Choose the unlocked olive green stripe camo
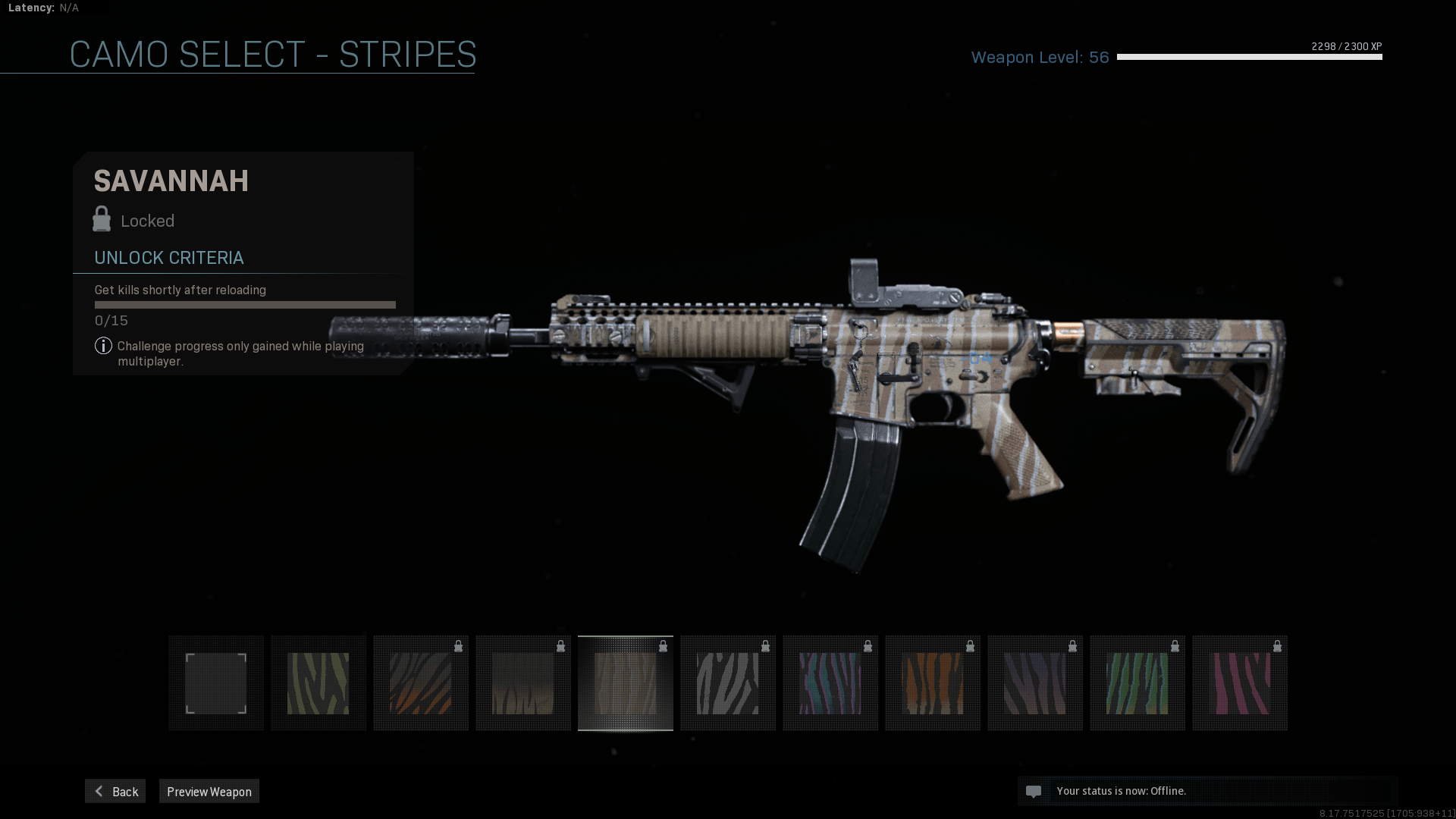Screen dimensions: 1456x819 tap(318, 683)
